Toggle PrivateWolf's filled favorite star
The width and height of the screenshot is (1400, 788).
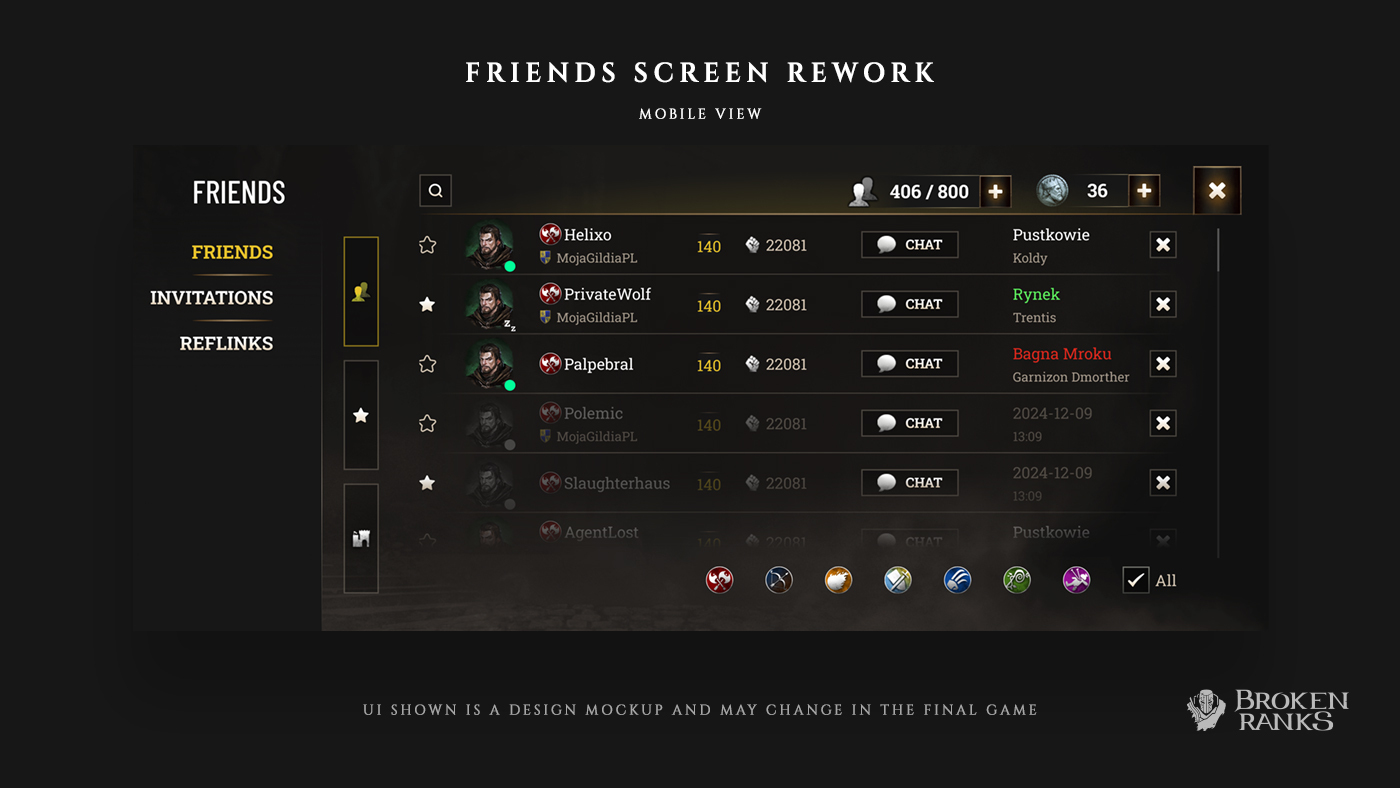tap(427, 304)
